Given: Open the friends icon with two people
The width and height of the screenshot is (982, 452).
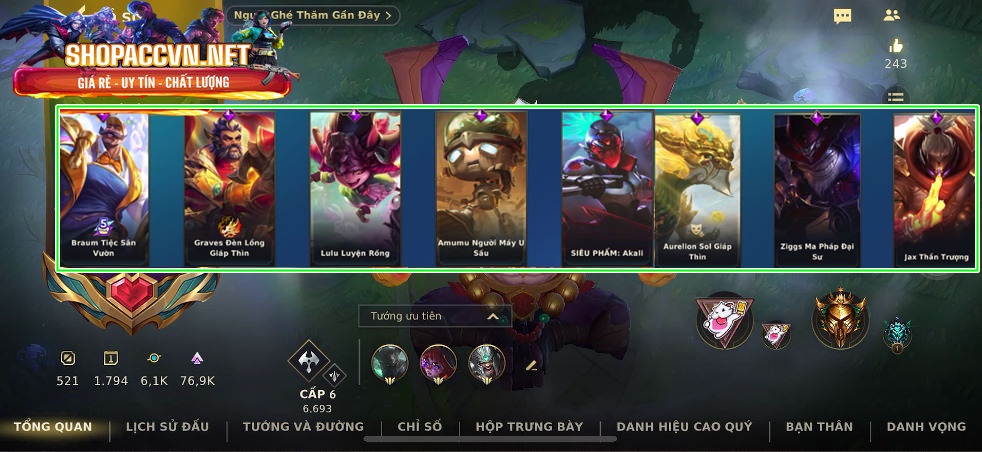Looking at the screenshot, I should click(x=892, y=15).
